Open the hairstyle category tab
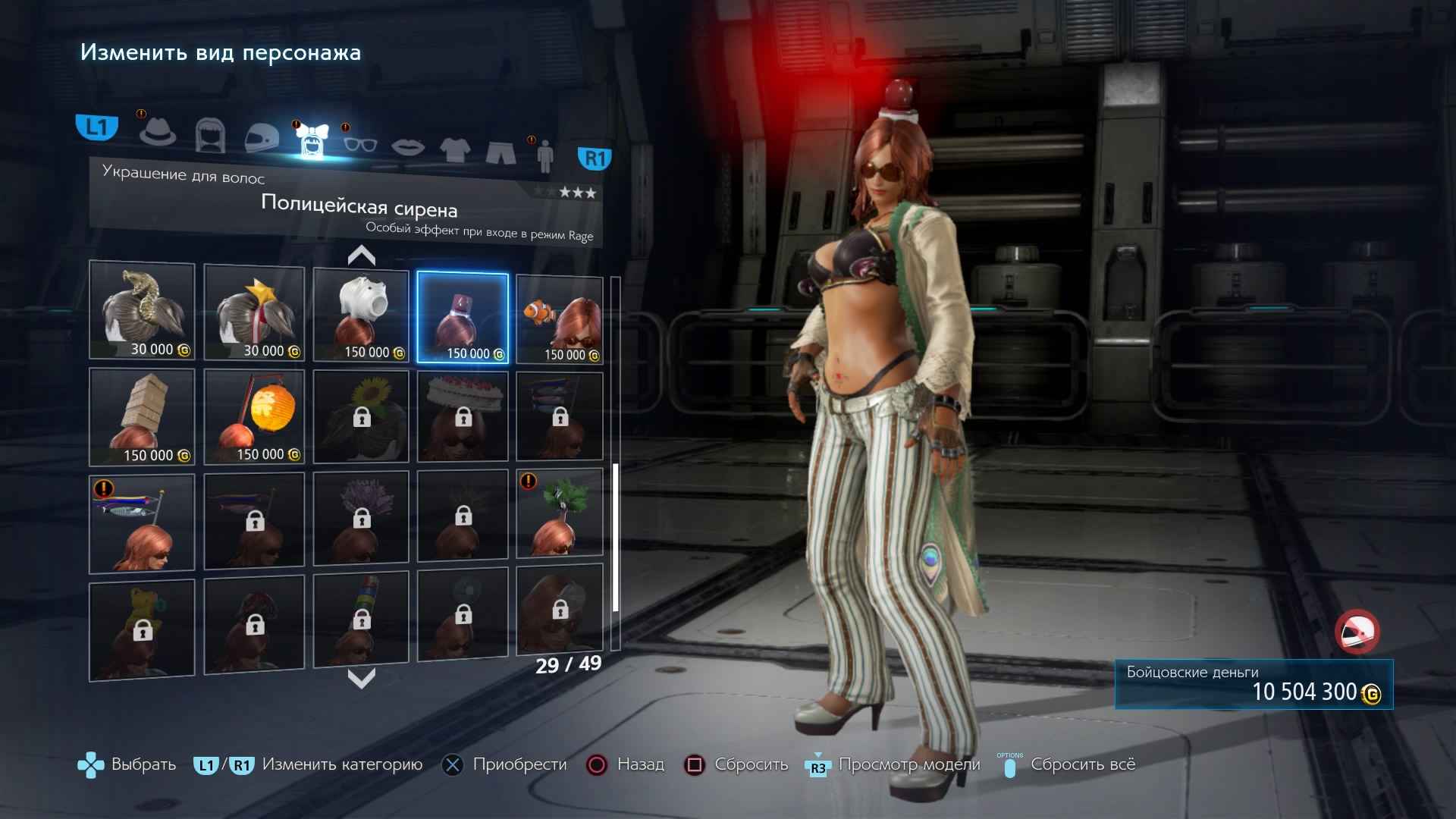 [x=209, y=136]
